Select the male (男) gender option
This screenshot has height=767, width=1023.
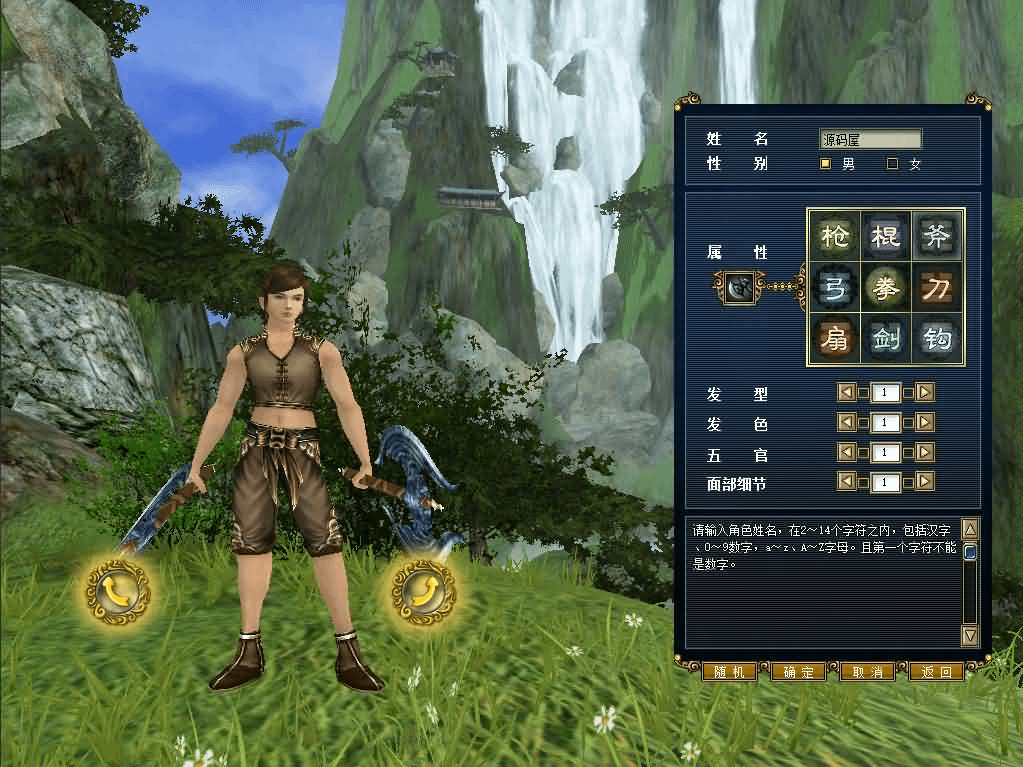pyautogui.click(x=826, y=164)
